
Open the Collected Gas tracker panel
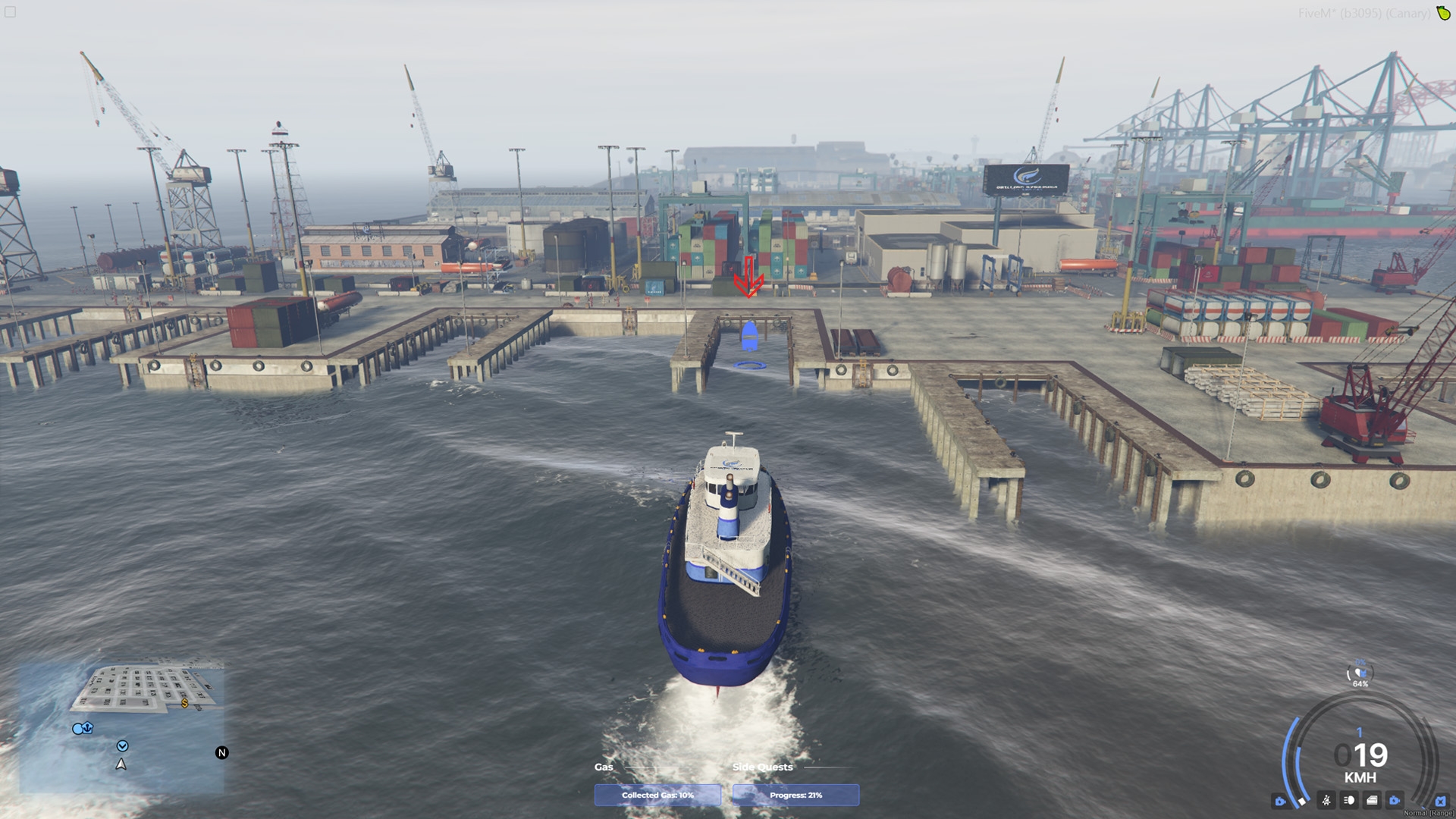point(657,795)
